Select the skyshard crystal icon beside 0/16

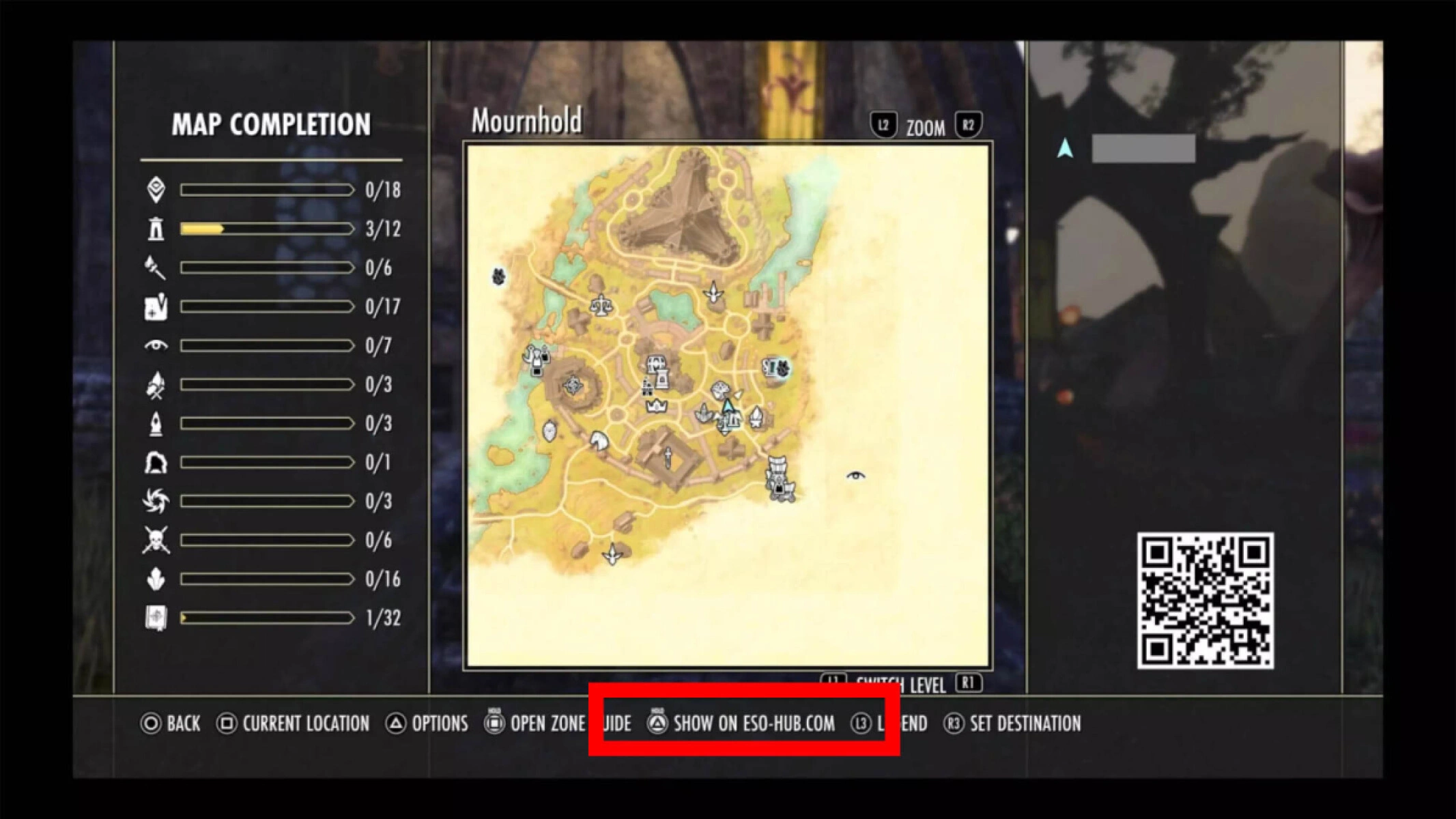(157, 579)
